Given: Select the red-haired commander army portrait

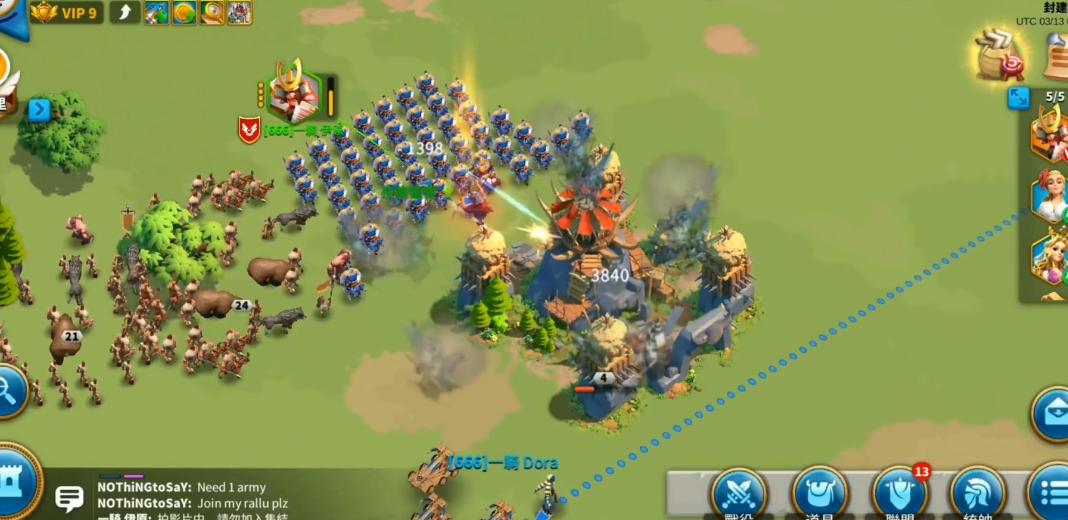Looking at the screenshot, I should click(x=1050, y=195).
